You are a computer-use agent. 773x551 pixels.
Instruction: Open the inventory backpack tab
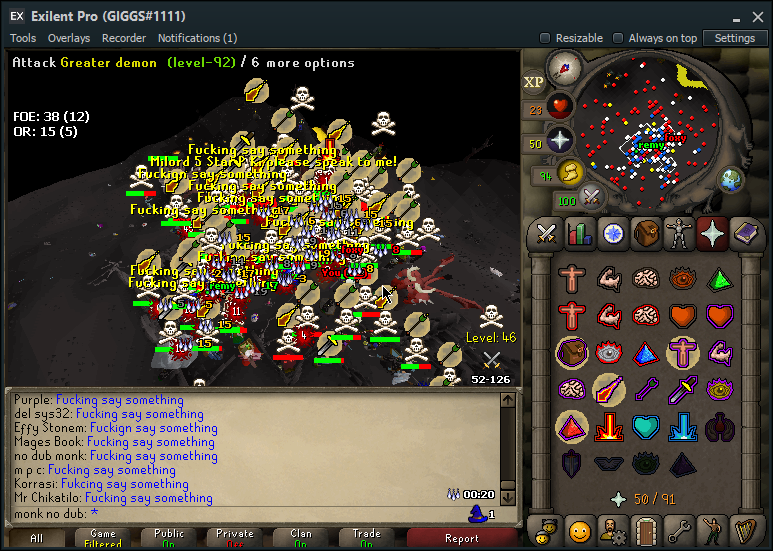tap(646, 233)
